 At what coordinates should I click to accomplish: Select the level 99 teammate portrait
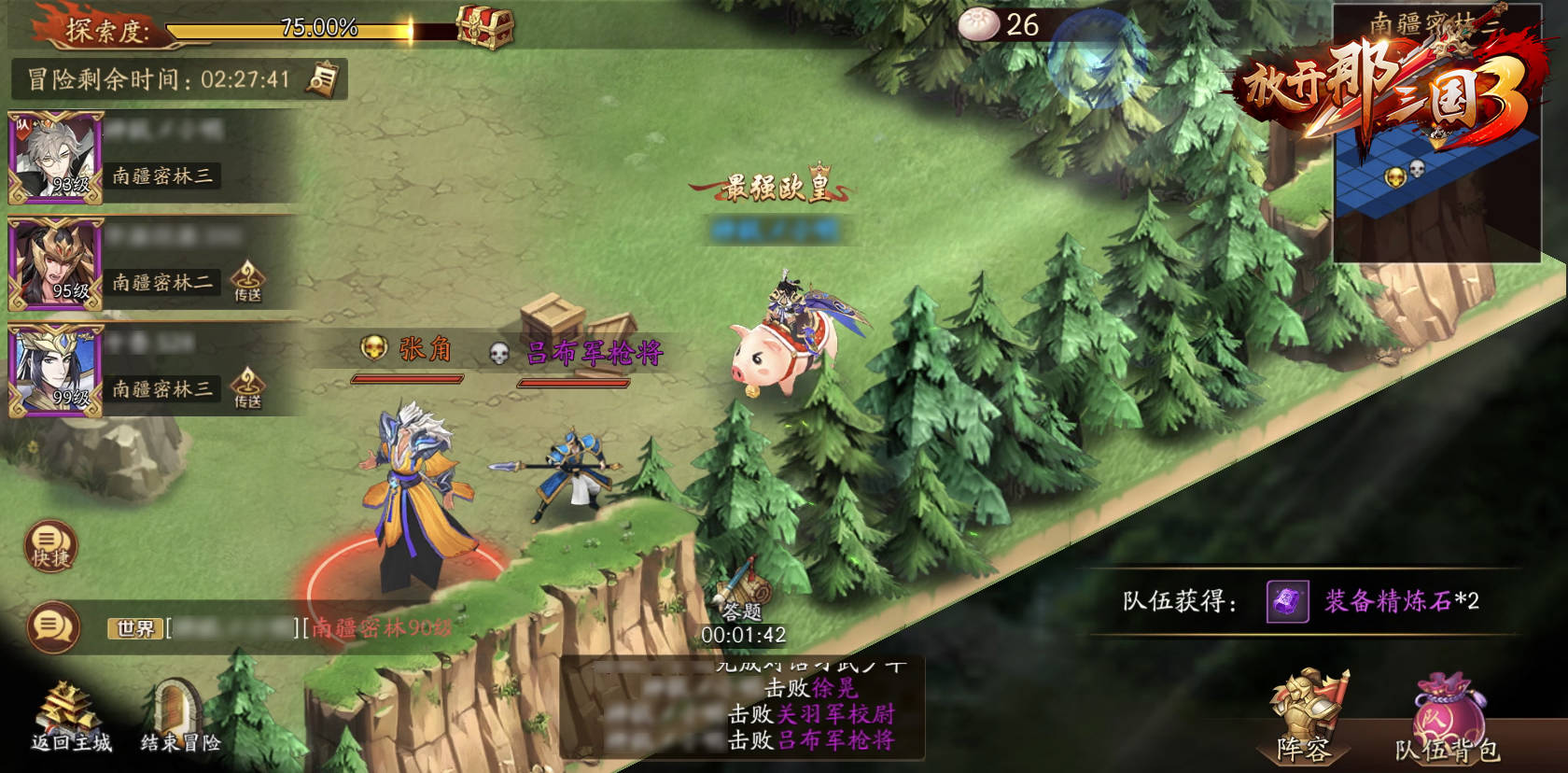55,371
